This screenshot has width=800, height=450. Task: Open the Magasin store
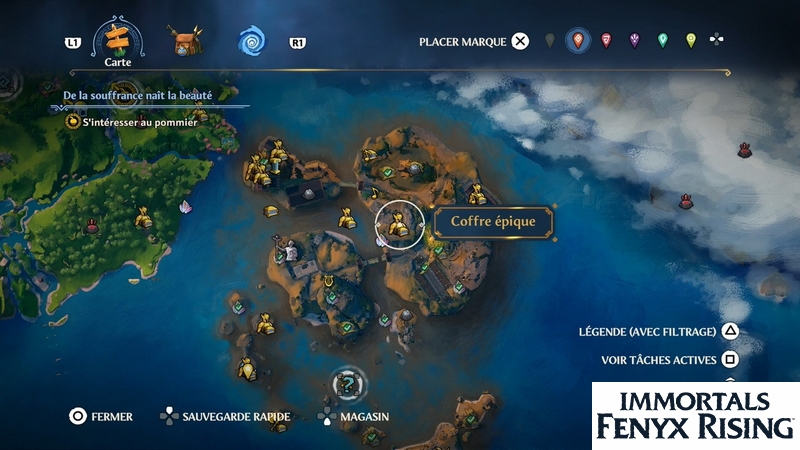[x=354, y=416]
